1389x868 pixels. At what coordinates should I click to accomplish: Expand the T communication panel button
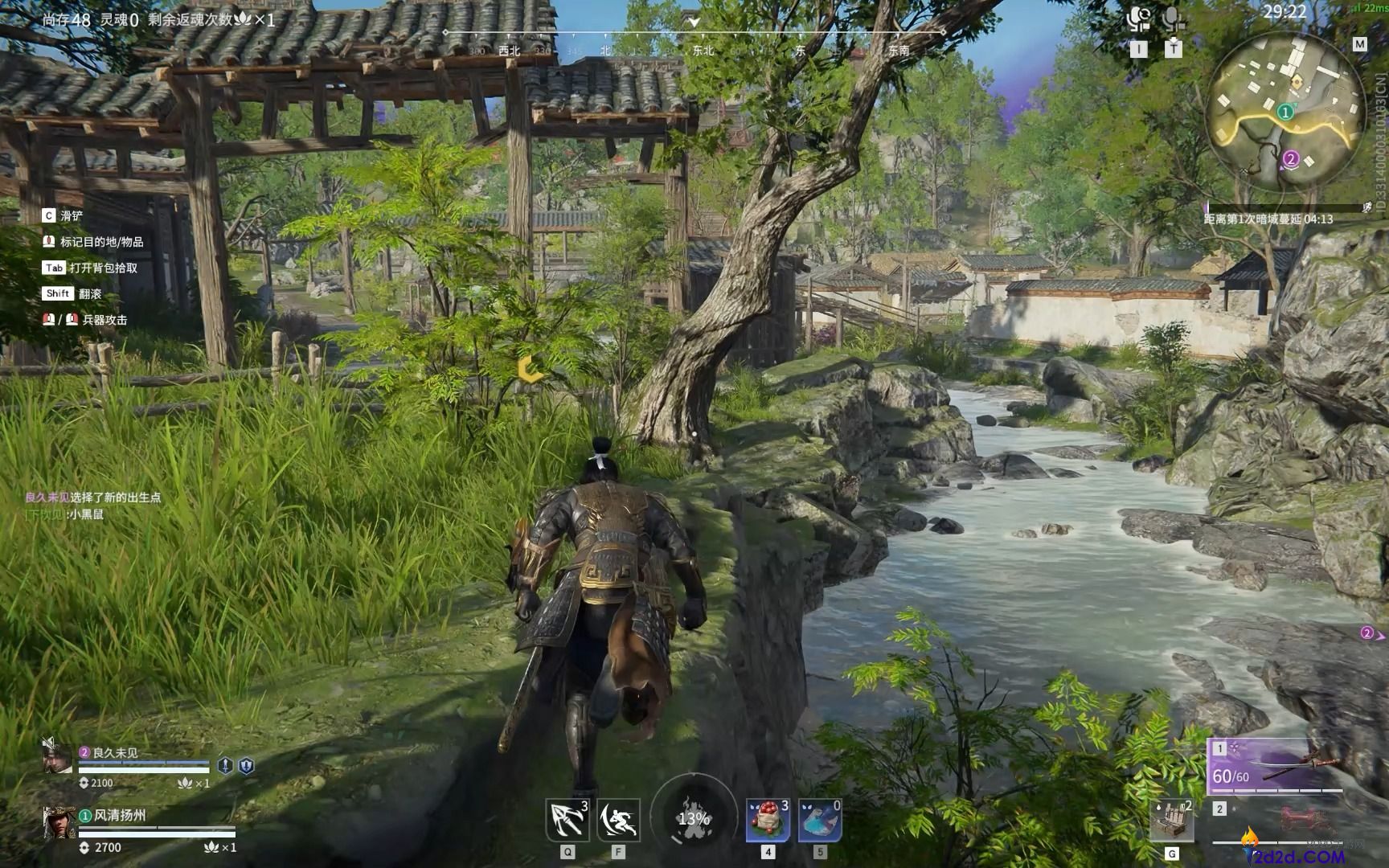click(1174, 48)
